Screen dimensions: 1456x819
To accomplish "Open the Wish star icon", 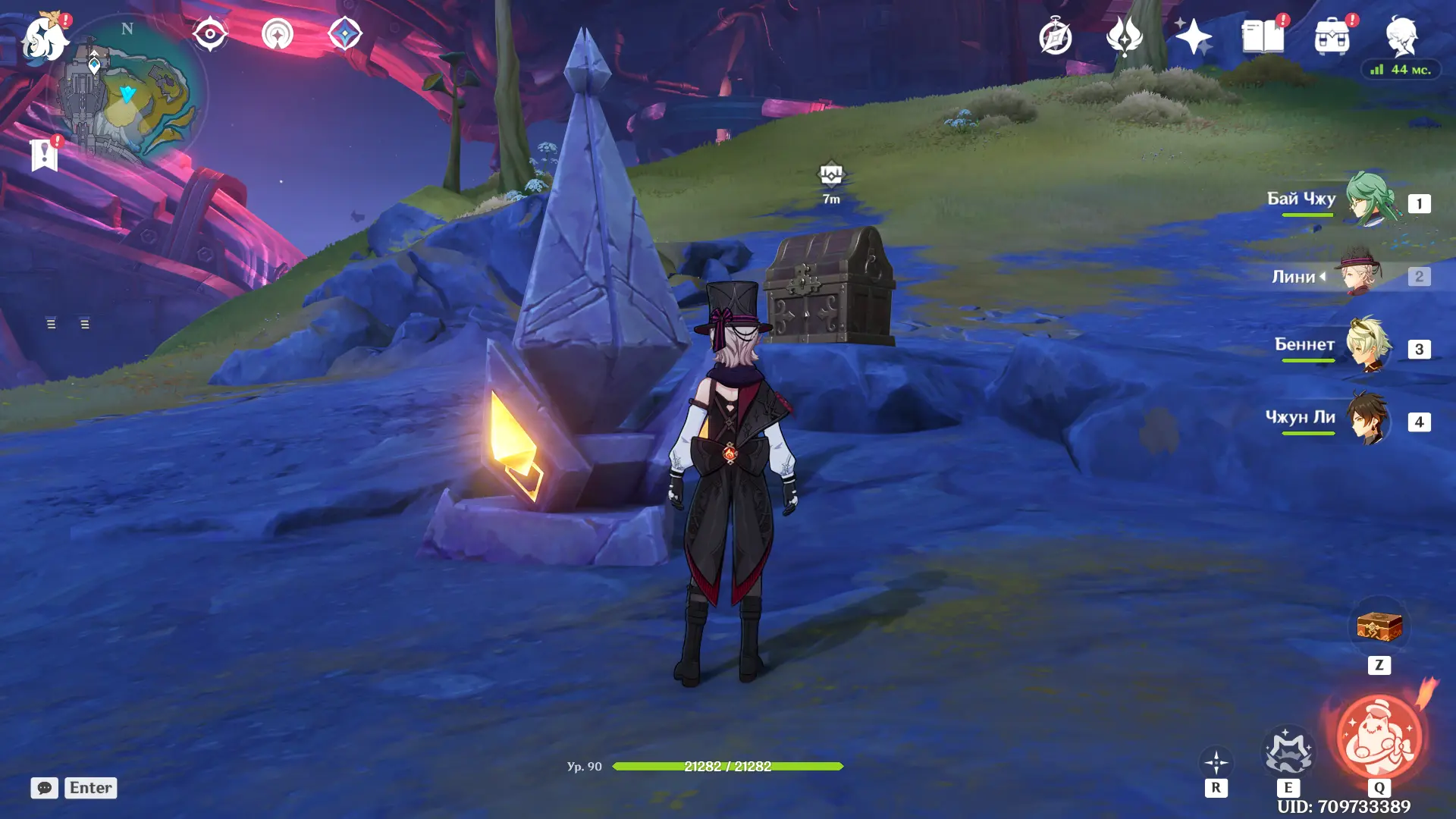I will [x=1193, y=37].
